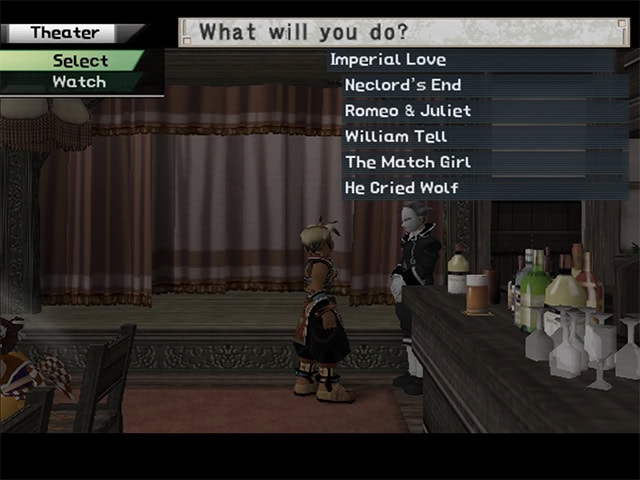
Task: Choose the William Tell play
Action: pyautogui.click(x=396, y=136)
